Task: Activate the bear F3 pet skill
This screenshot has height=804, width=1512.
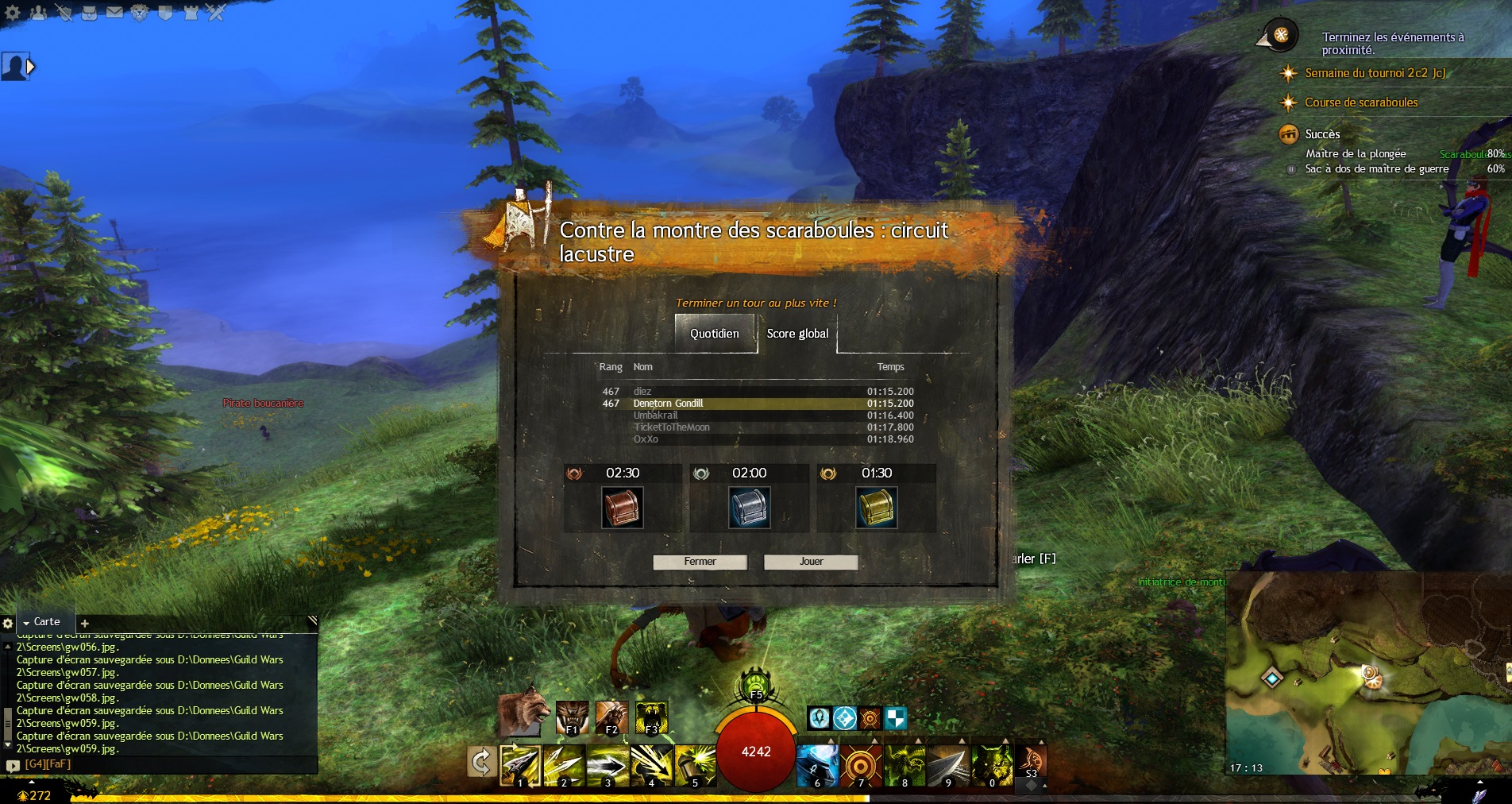Action: point(651,717)
